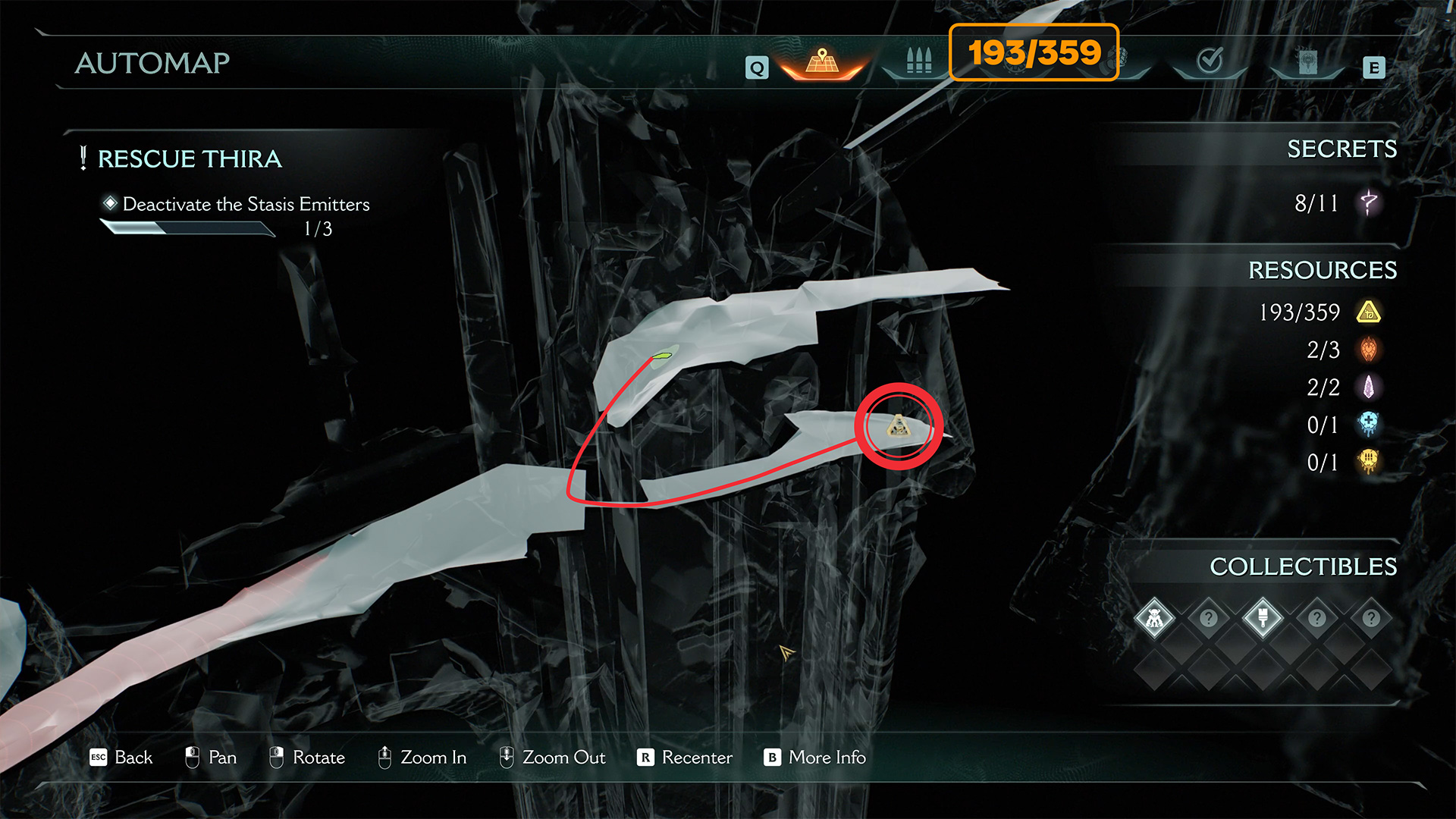The width and height of the screenshot is (1456, 819).
Task: Select the Rescue Thira objective
Action: (190, 159)
